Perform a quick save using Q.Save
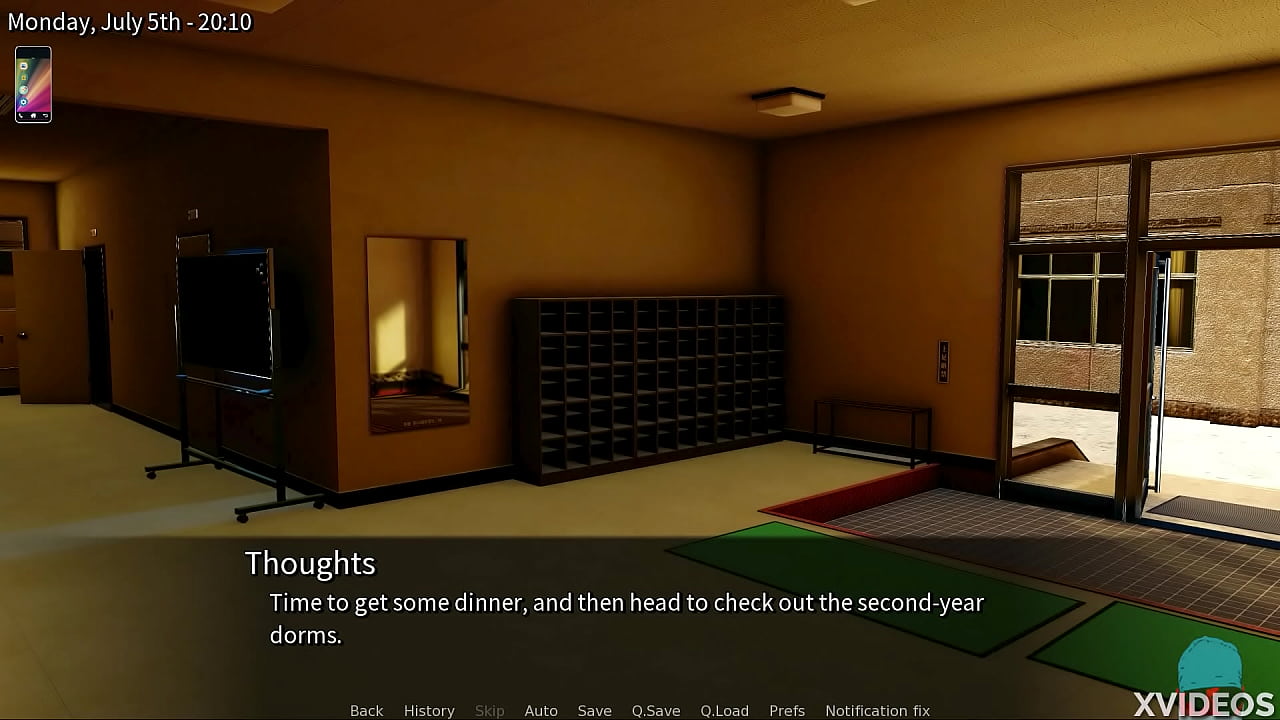The width and height of the screenshot is (1280, 720). pyautogui.click(x=655, y=710)
